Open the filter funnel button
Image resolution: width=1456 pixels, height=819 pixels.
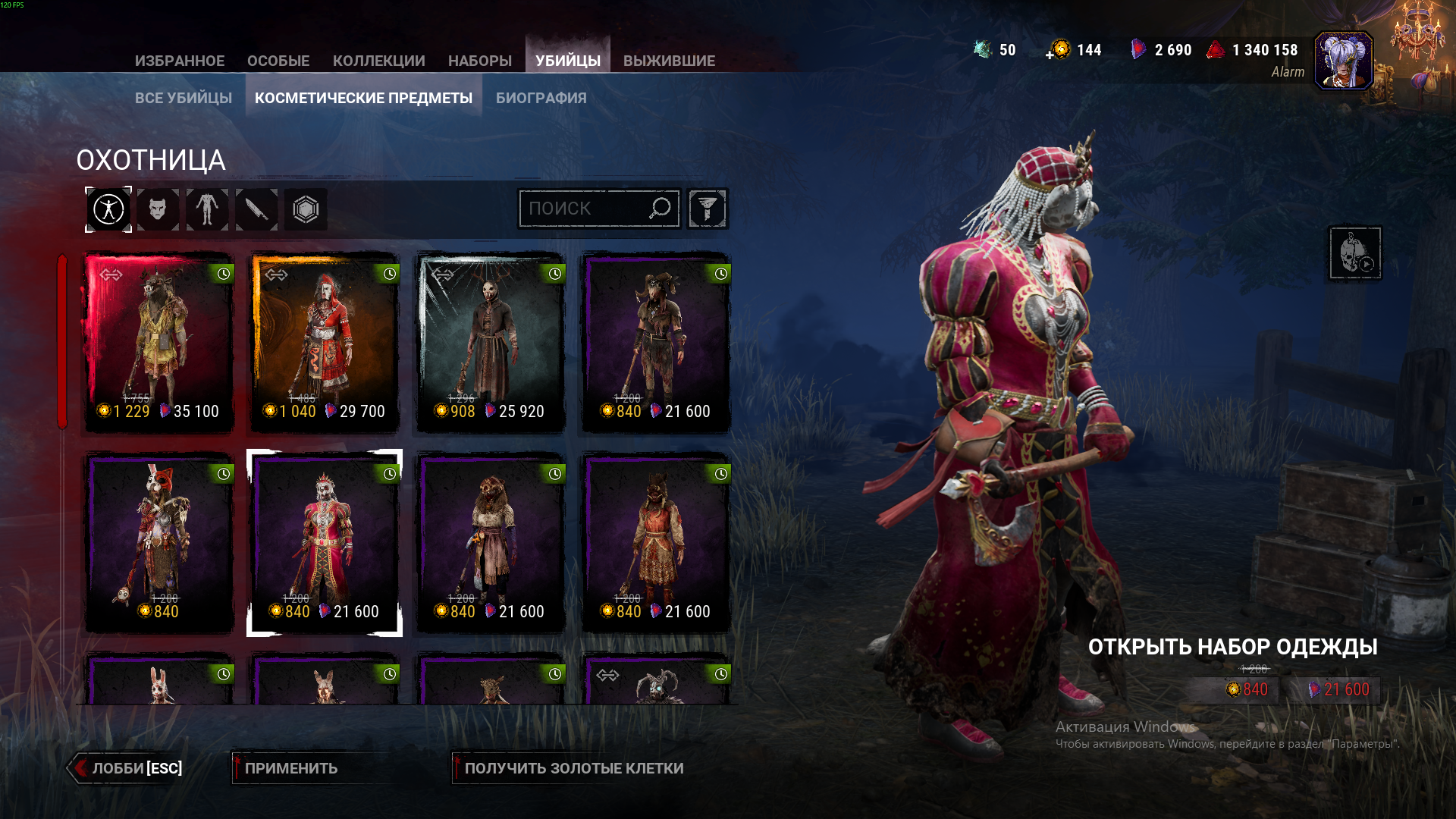click(x=708, y=209)
